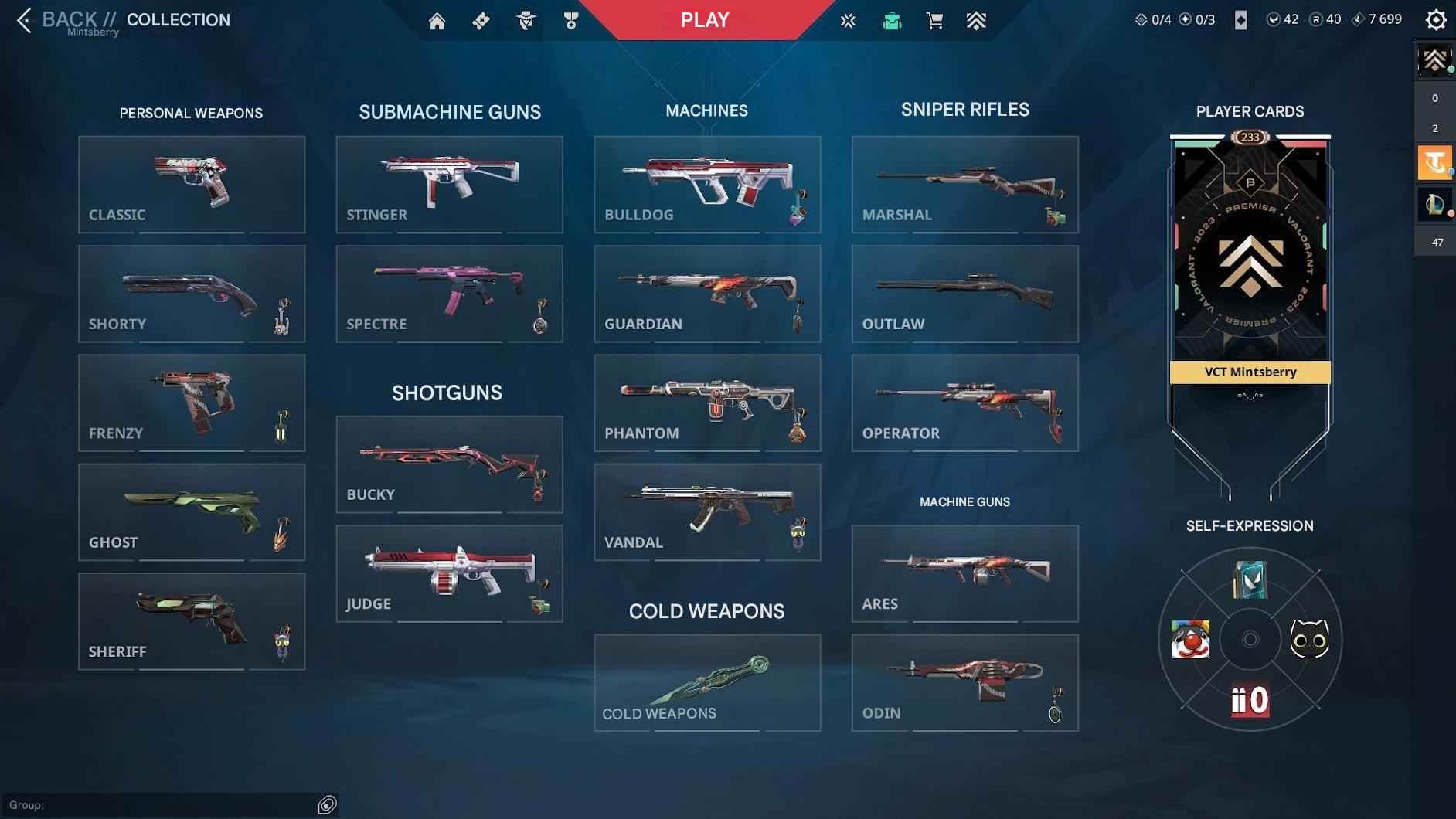Click the BACK arrow to leave Collection
The image size is (1456, 819).
23,21
